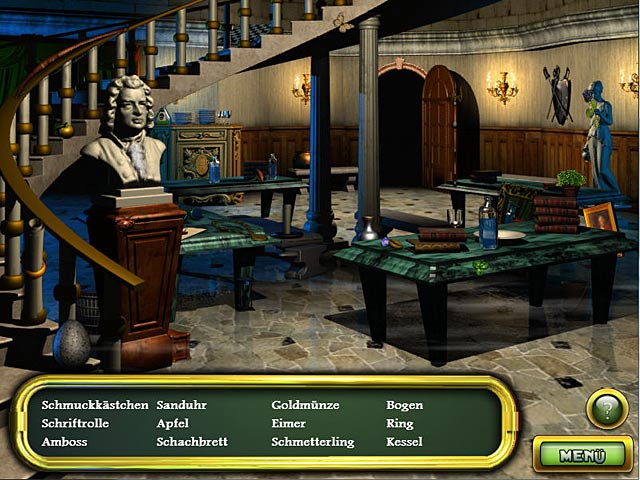Pick the Apfel list entry
Screen dimensions: 640x480
173,424
